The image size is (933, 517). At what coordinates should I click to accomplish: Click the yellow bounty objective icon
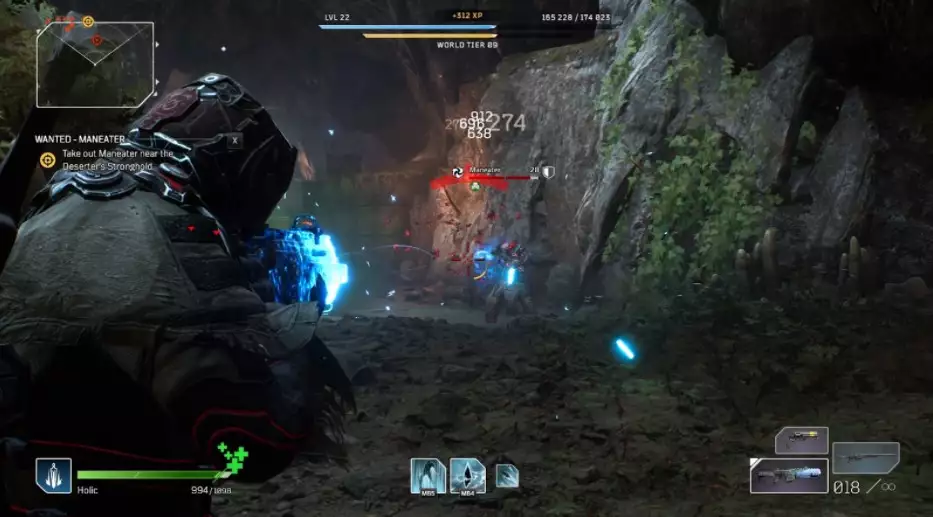click(47, 160)
